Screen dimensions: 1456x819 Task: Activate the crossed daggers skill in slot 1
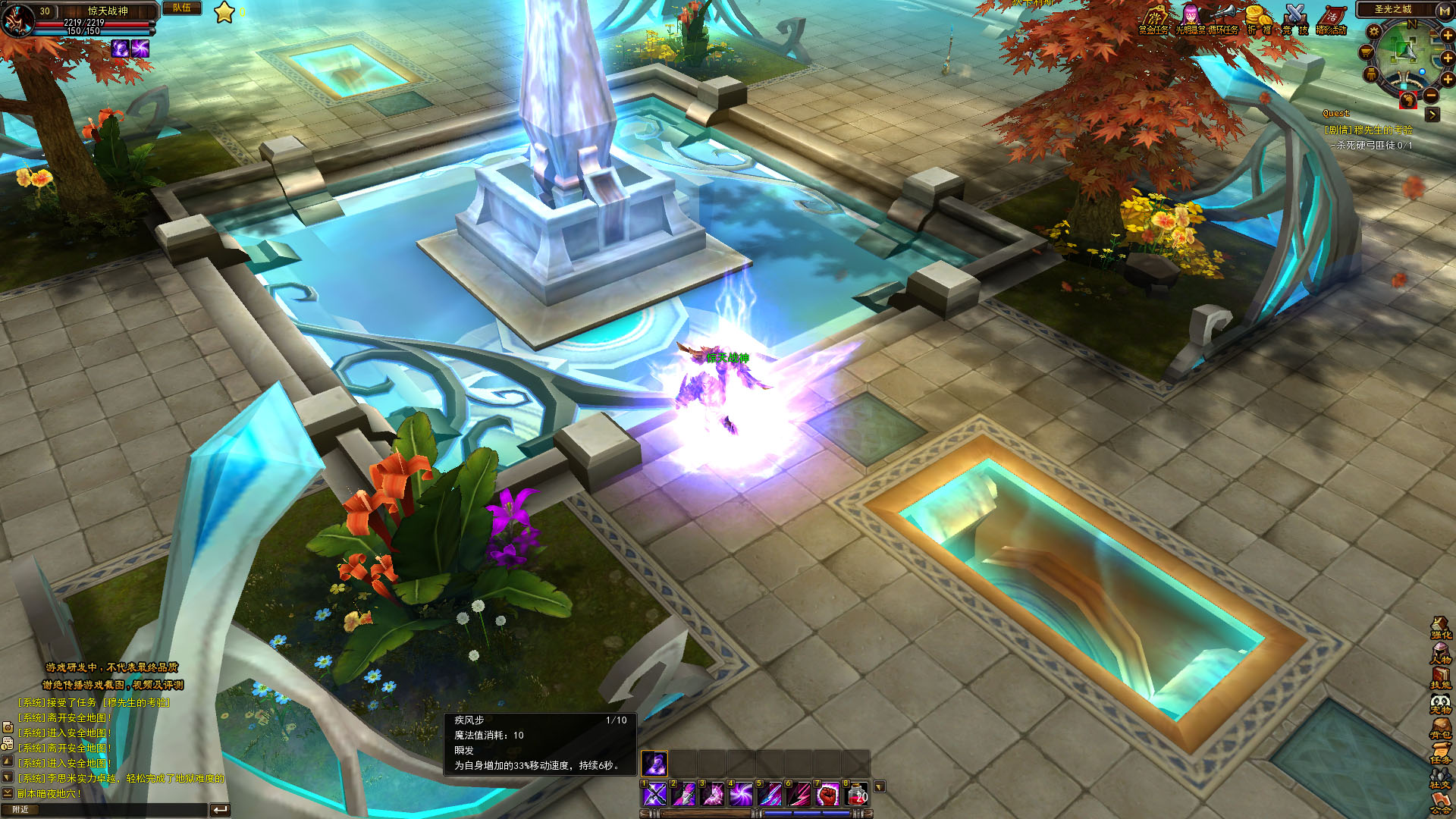654,794
